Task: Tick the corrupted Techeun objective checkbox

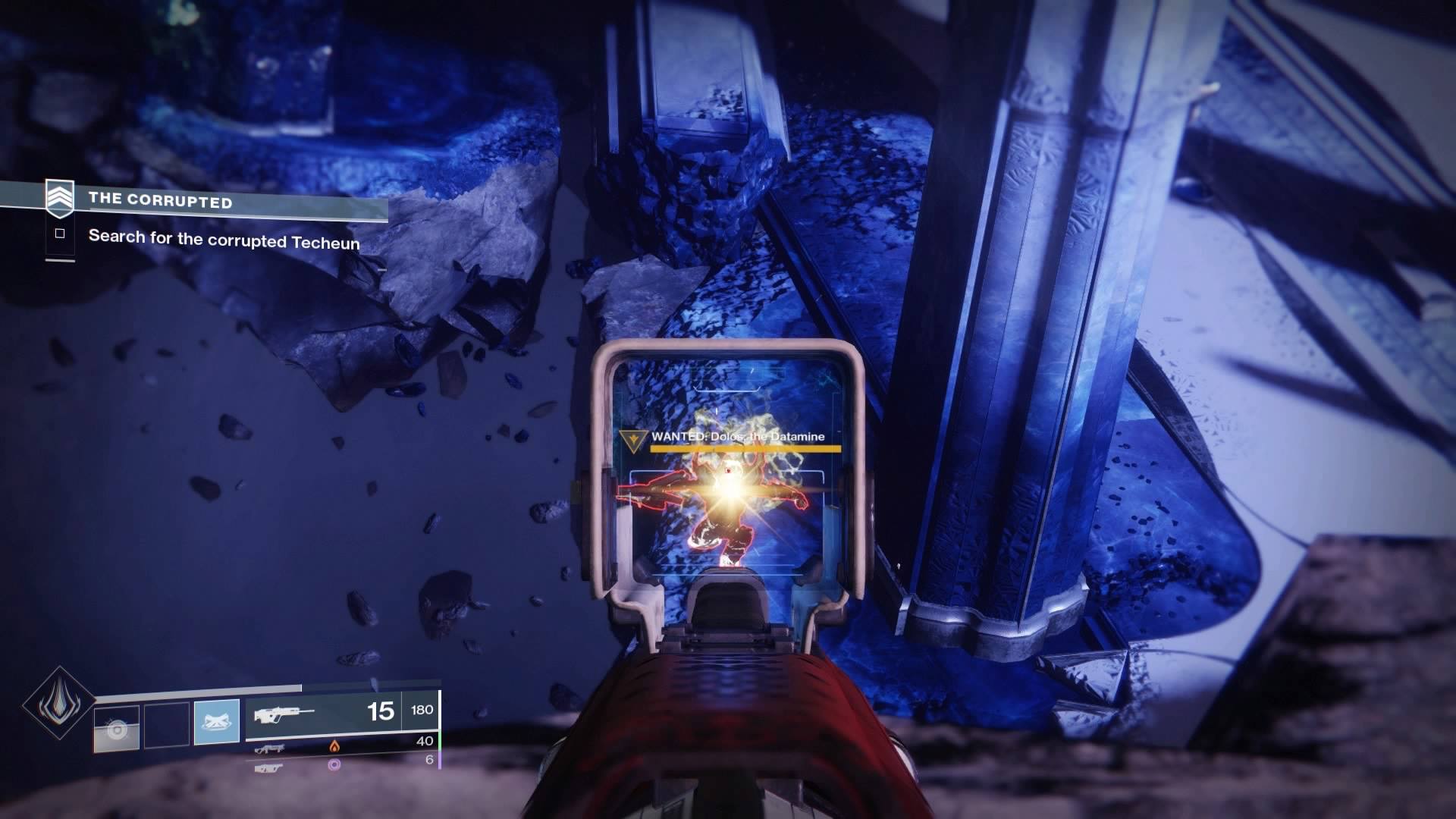Action: pos(60,234)
